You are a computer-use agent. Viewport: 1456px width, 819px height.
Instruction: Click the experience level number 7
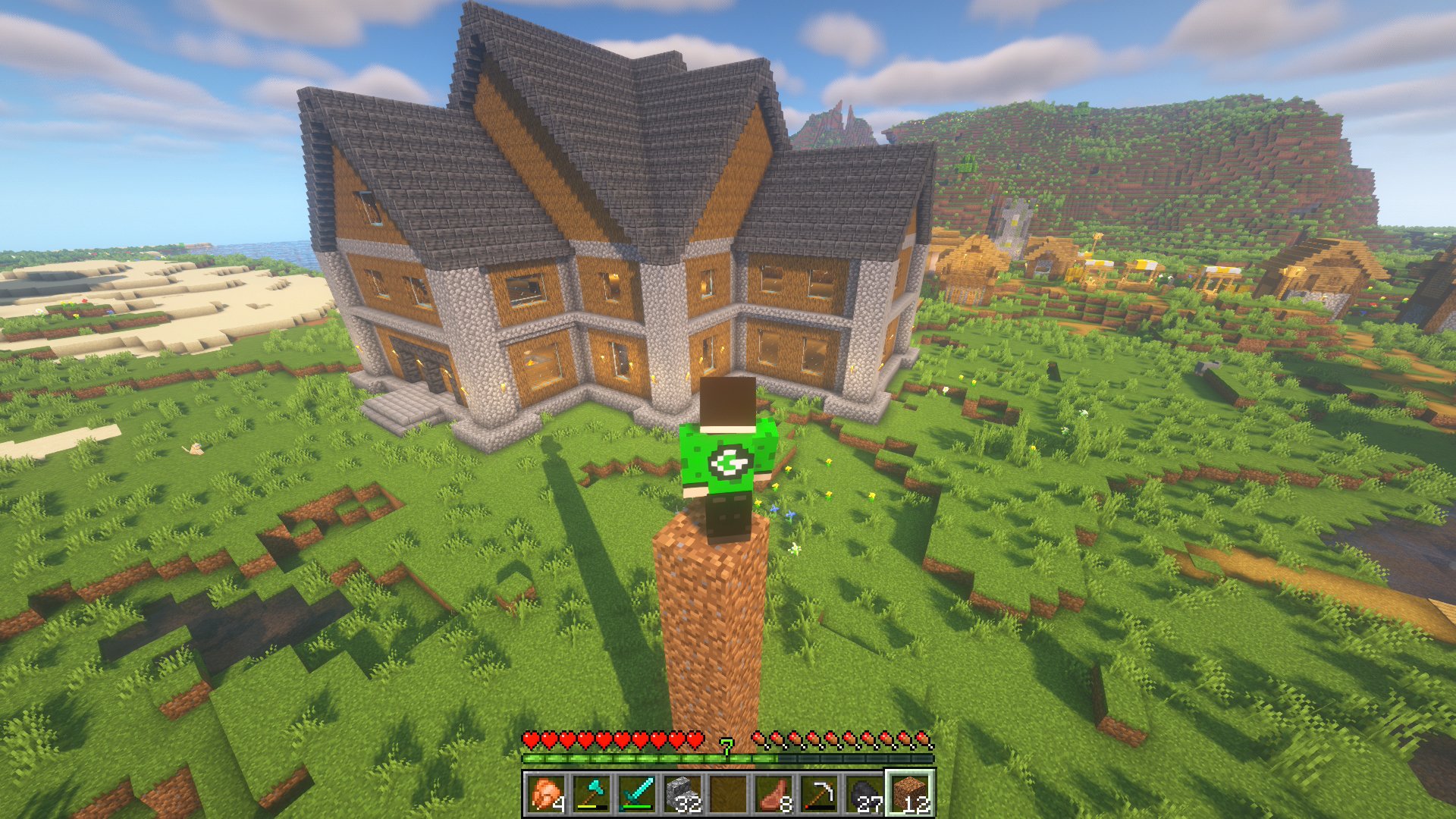tap(727, 746)
